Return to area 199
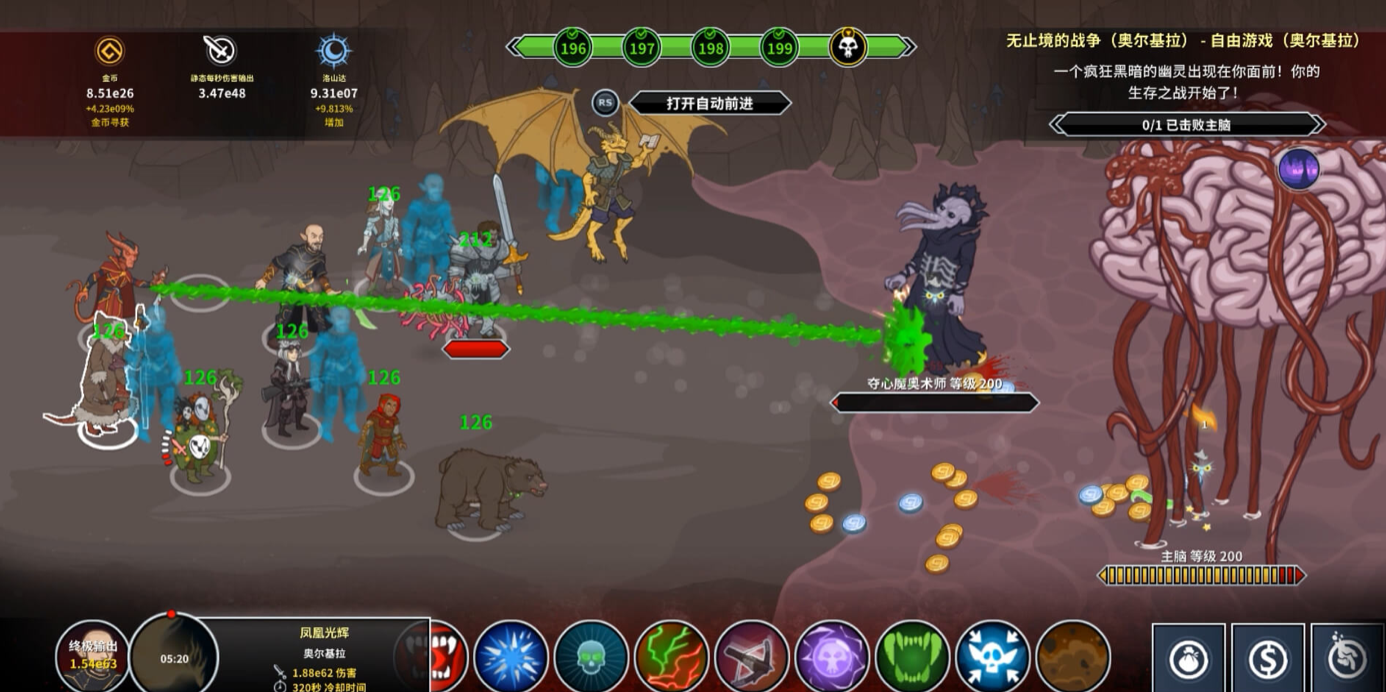Screen dimensions: 1386x692 point(779,47)
